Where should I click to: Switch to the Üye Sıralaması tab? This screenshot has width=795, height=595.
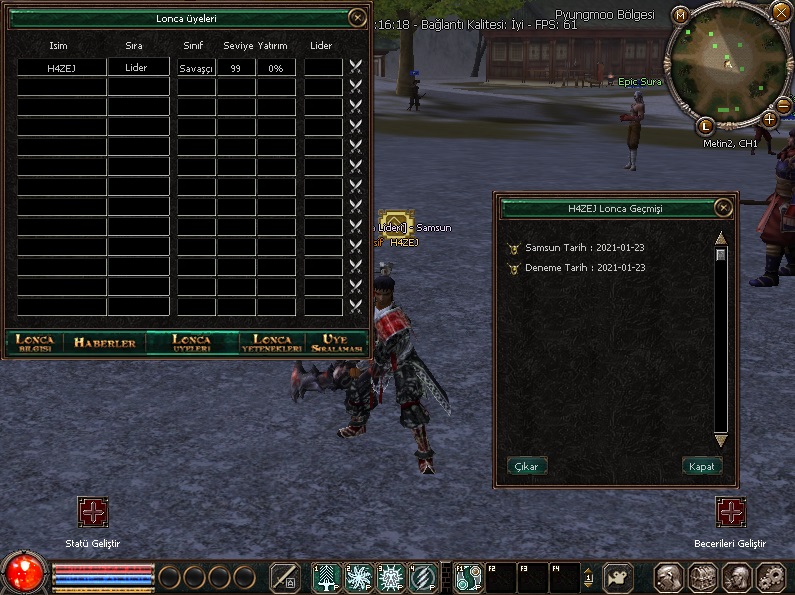tap(336, 343)
